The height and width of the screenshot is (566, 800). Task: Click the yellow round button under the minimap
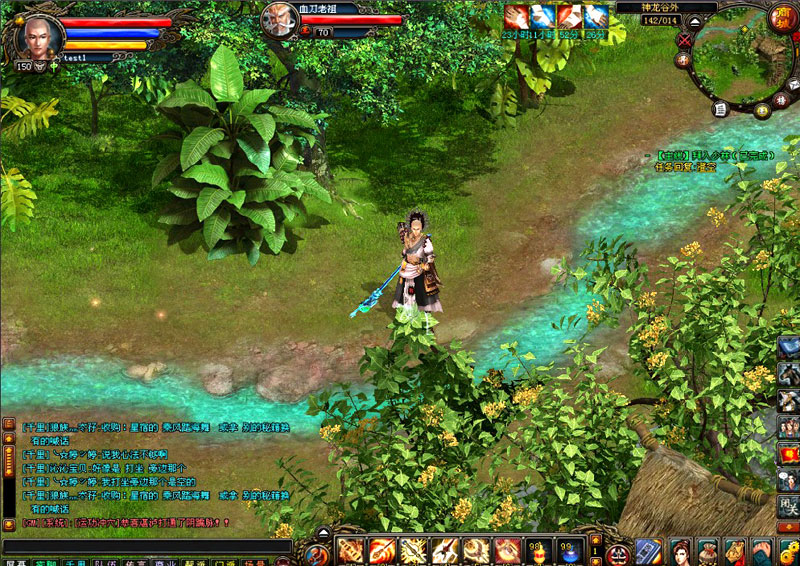click(762, 109)
